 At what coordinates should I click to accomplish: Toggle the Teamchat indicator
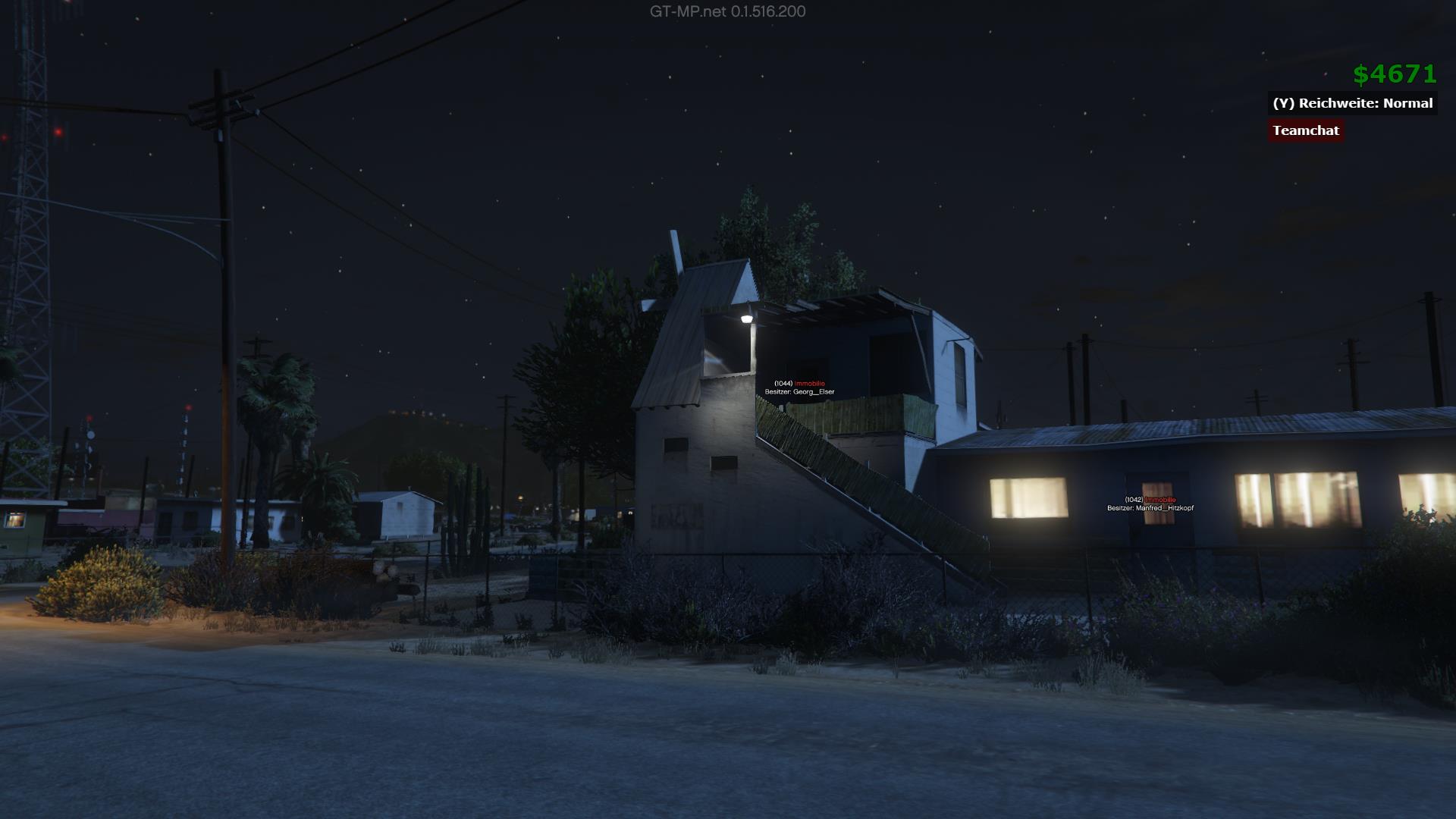click(1305, 130)
